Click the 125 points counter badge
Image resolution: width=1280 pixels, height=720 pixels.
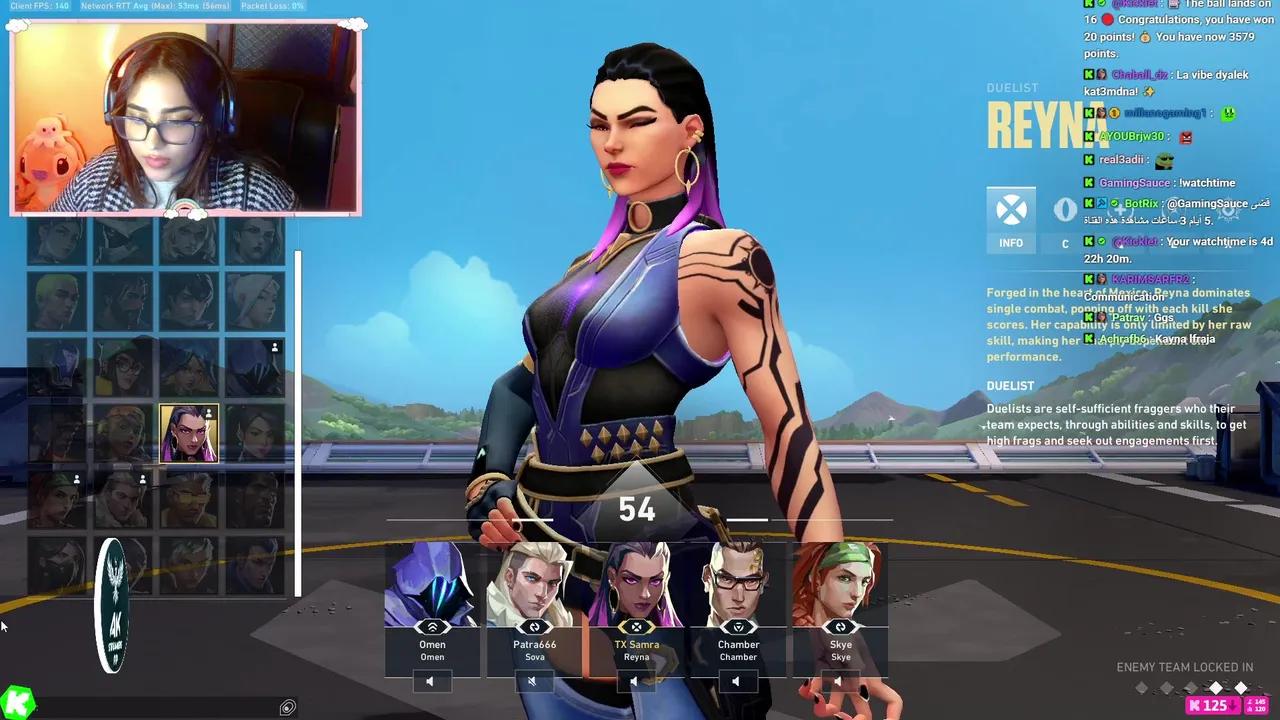[1212, 707]
